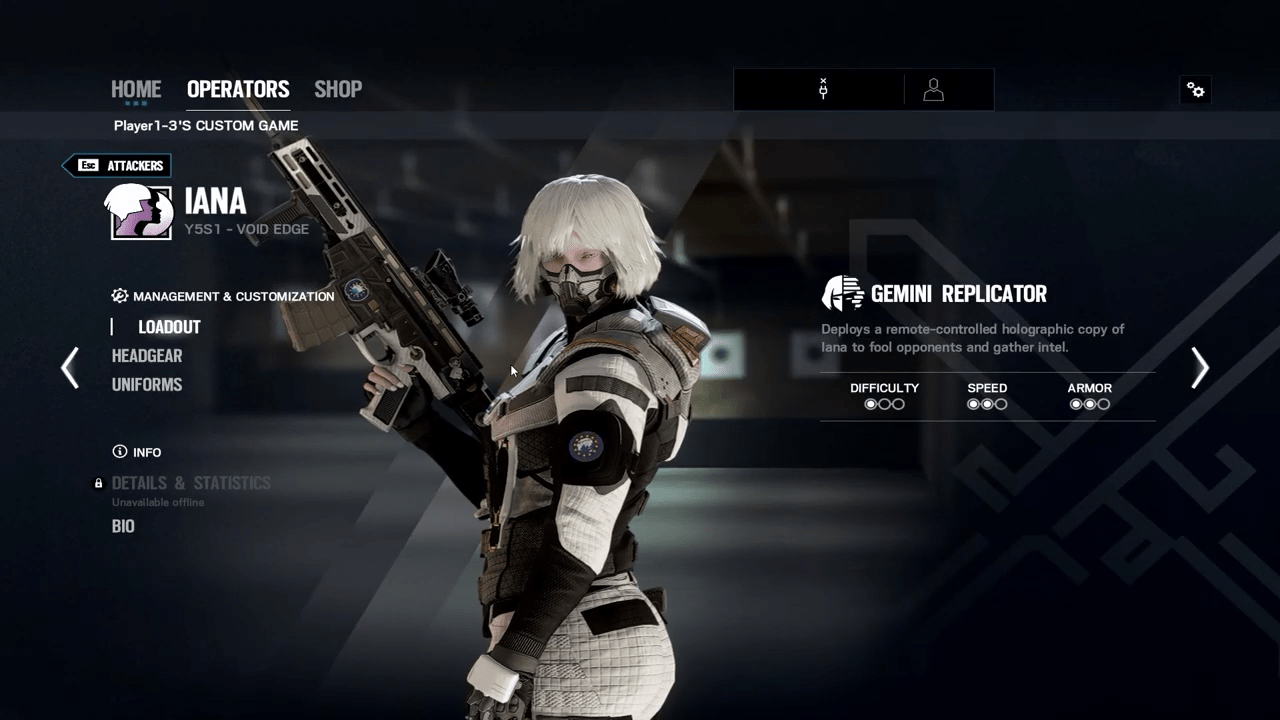Image resolution: width=1280 pixels, height=720 pixels.
Task: Return to the Attackers list
Action: (118, 166)
